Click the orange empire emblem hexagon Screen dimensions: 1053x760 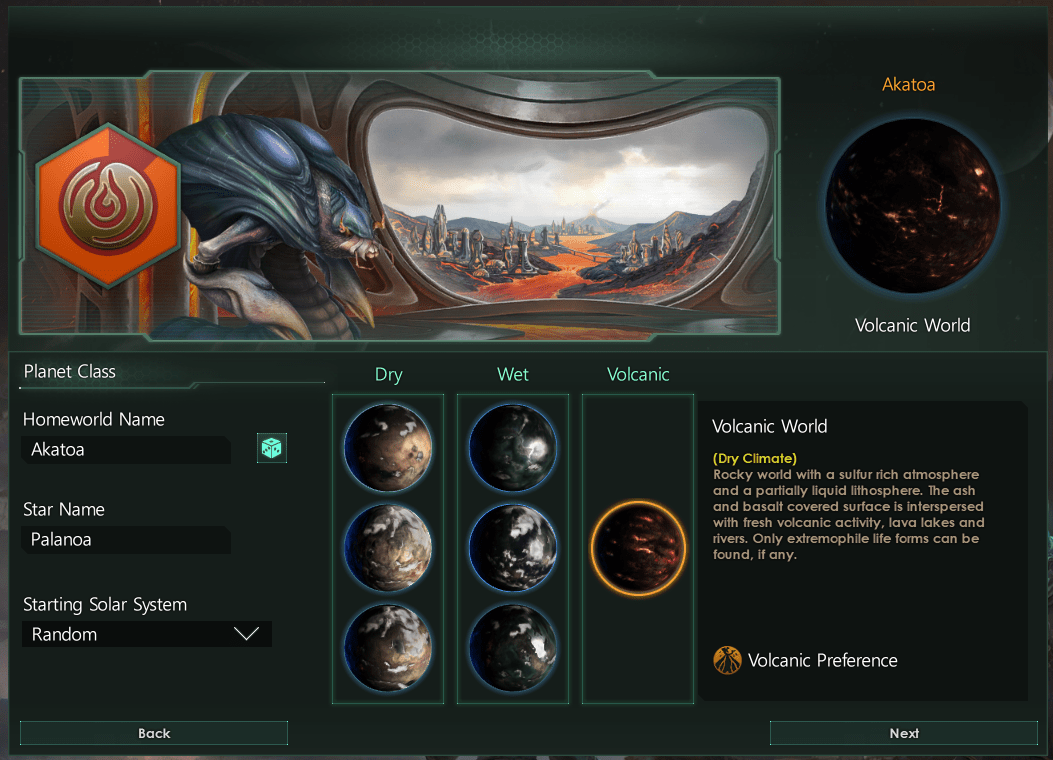click(107, 206)
